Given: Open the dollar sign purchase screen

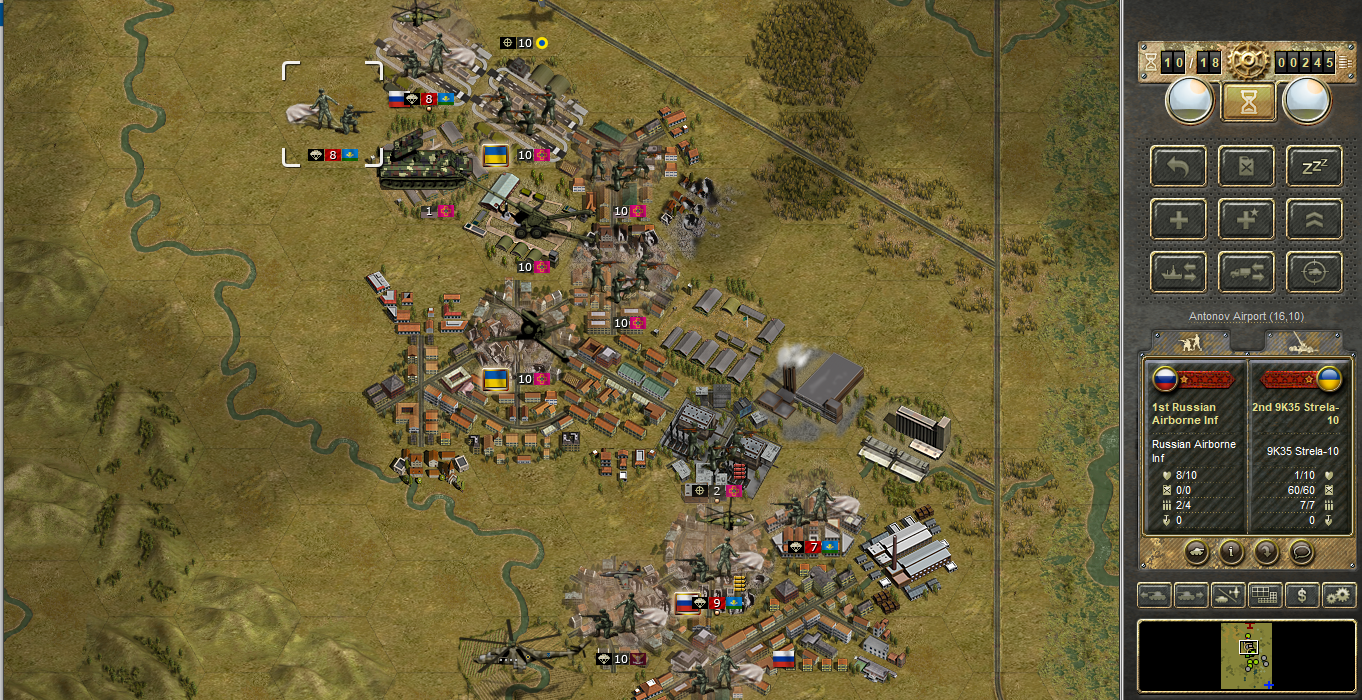Looking at the screenshot, I should [x=1301, y=595].
